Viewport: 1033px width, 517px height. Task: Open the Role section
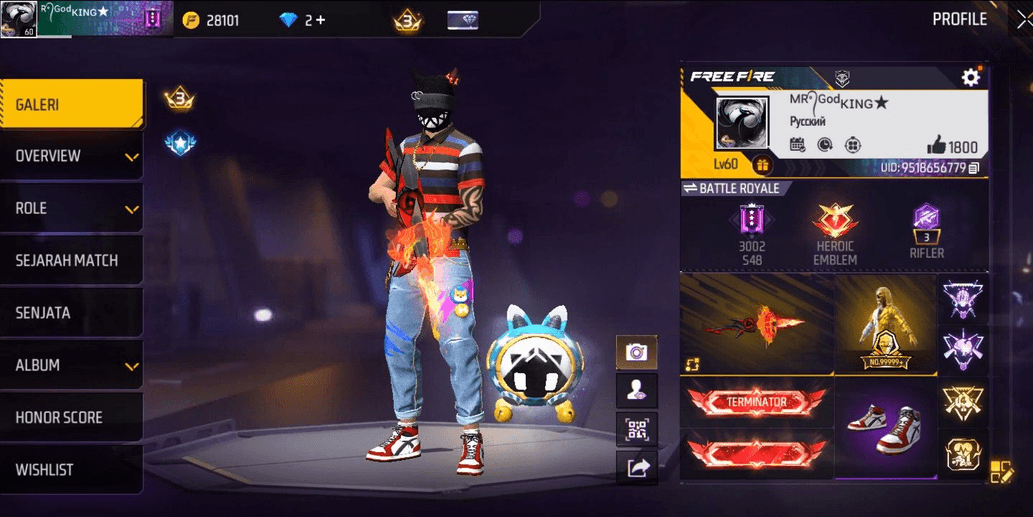click(x=70, y=208)
